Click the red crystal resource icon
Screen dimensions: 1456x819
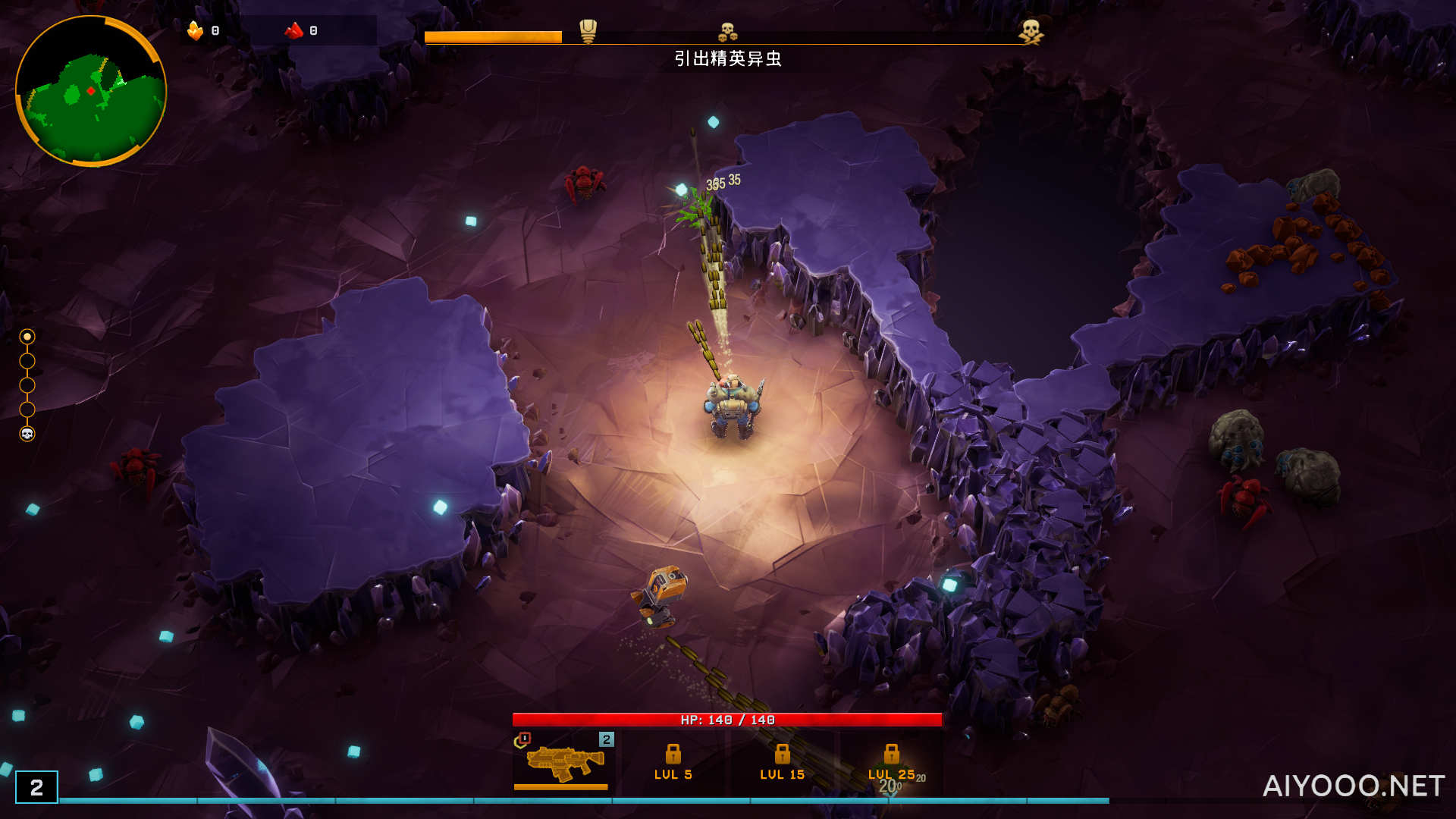tap(294, 30)
